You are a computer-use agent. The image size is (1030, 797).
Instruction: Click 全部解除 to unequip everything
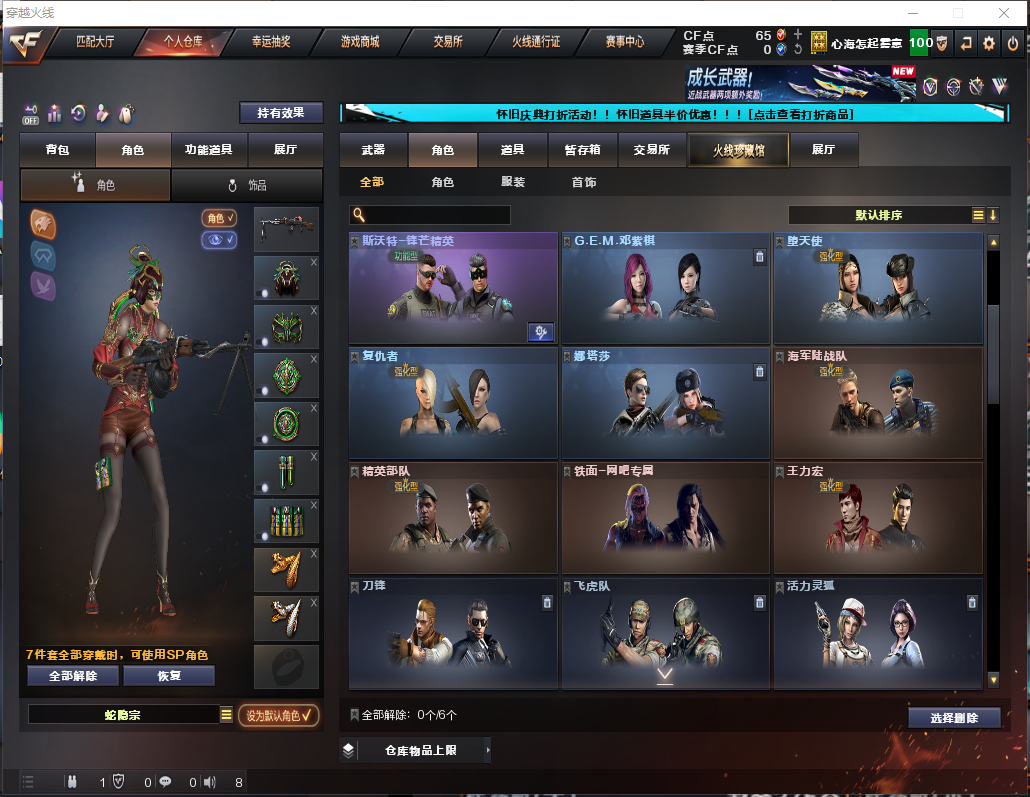73,676
